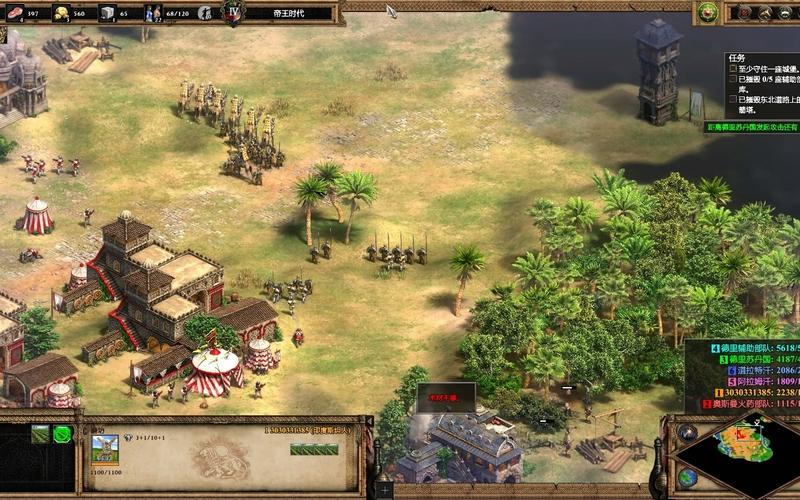Click the Imperial Age banner at top
This screenshot has width=800, height=500.
click(x=289, y=14)
